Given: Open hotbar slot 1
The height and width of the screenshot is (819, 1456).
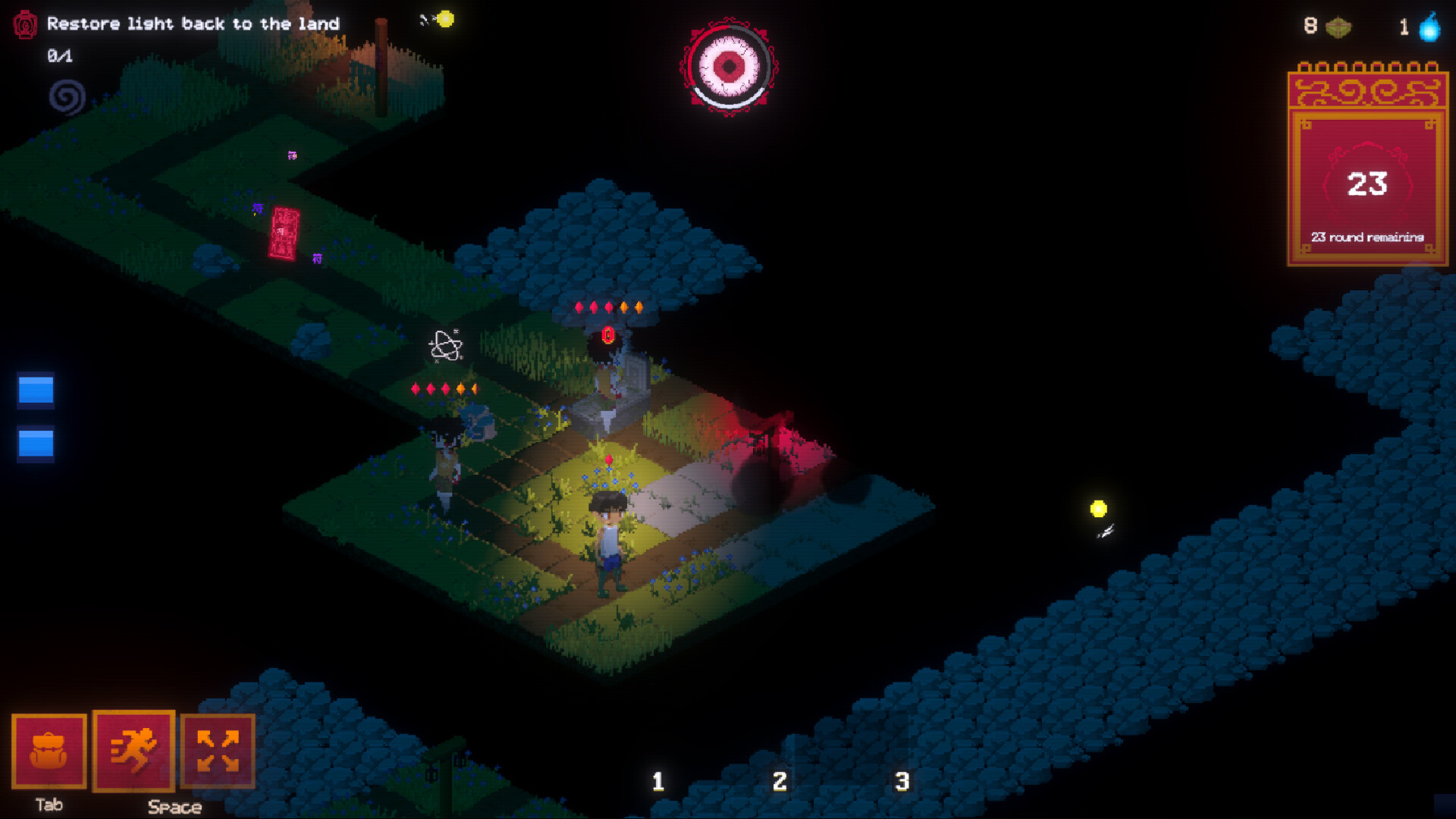Looking at the screenshot, I should 658,781.
